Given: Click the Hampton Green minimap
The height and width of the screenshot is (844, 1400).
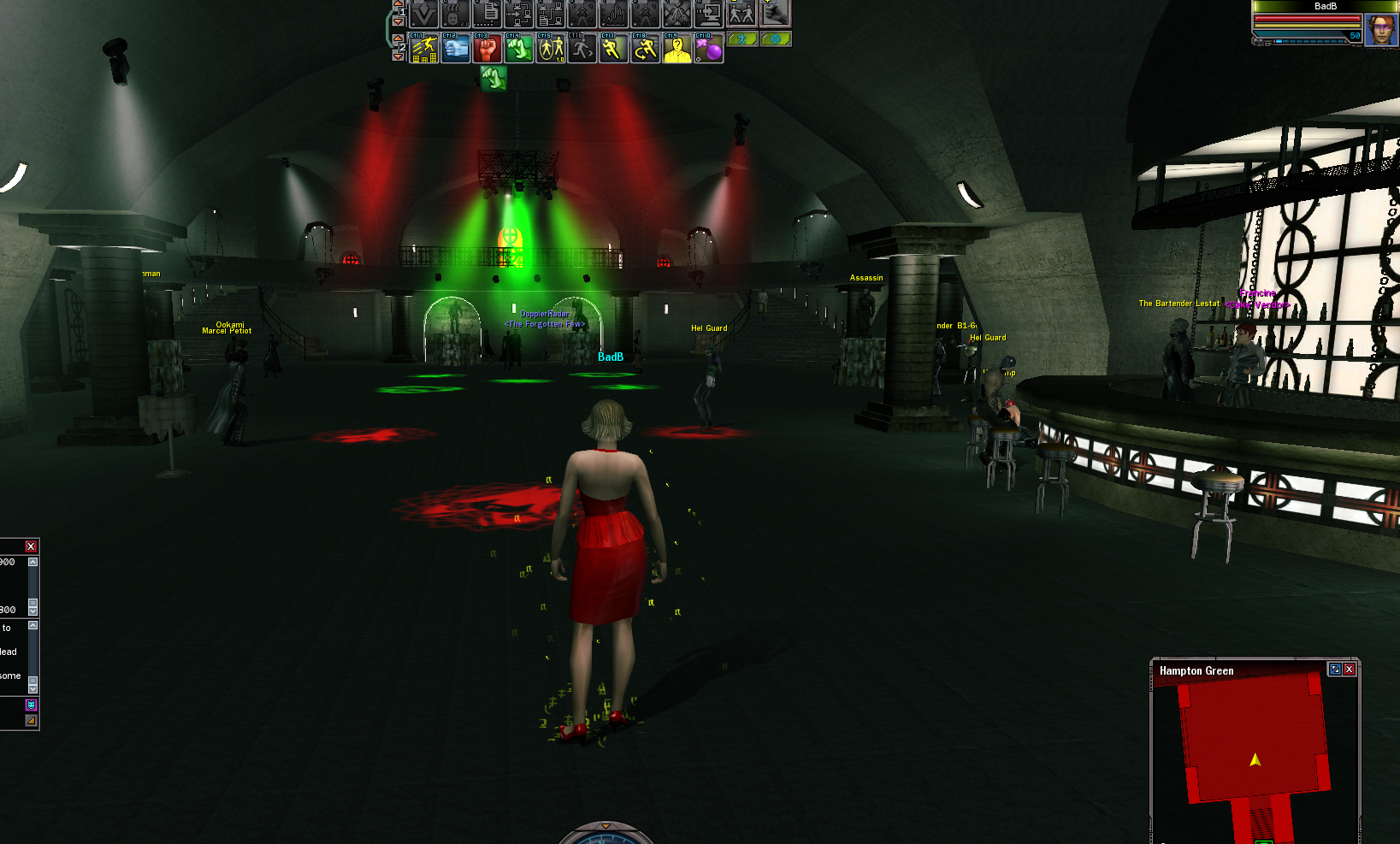Looking at the screenshot, I should click(x=1254, y=744).
